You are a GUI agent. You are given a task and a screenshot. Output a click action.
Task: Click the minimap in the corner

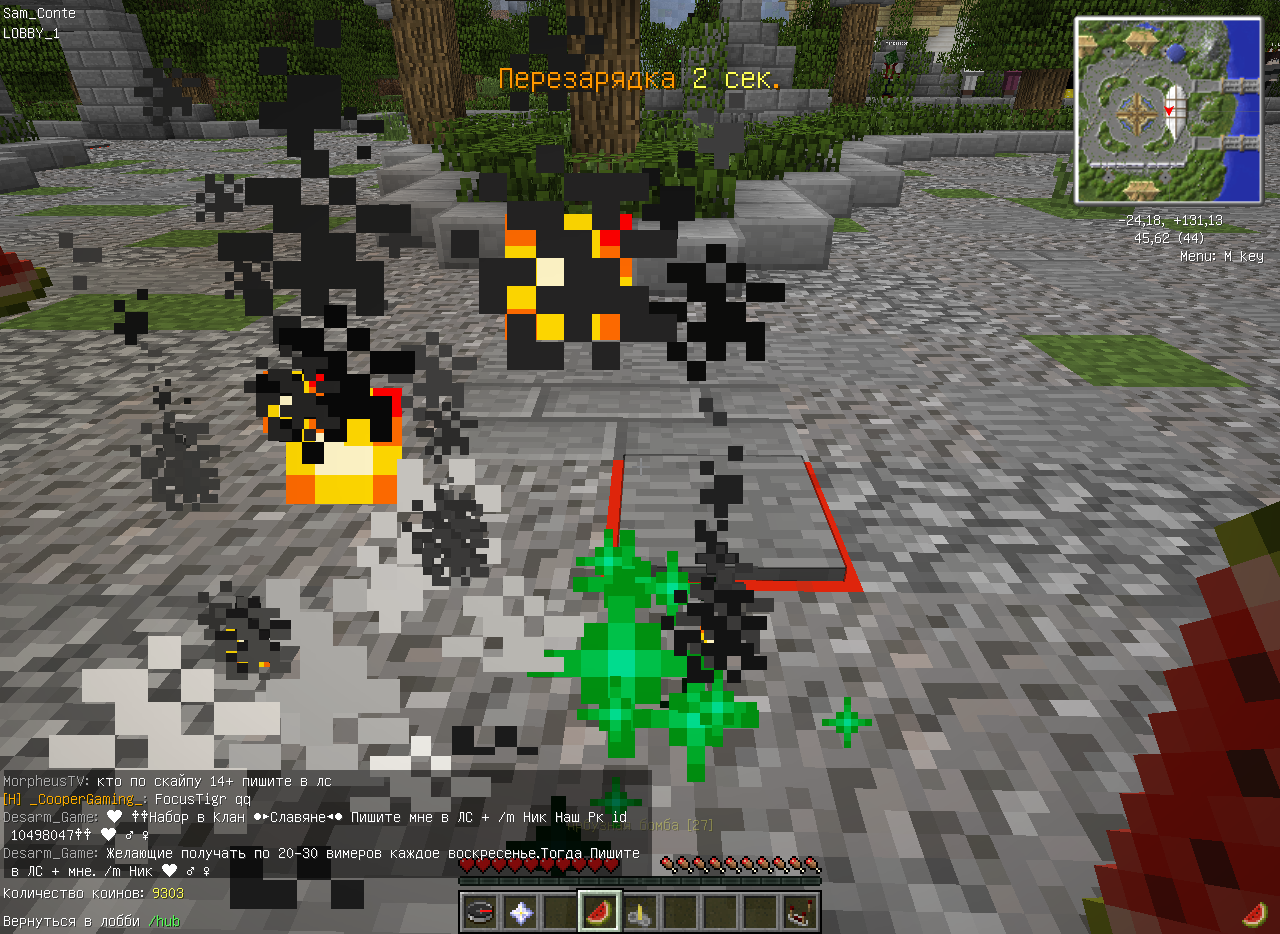click(x=1167, y=110)
